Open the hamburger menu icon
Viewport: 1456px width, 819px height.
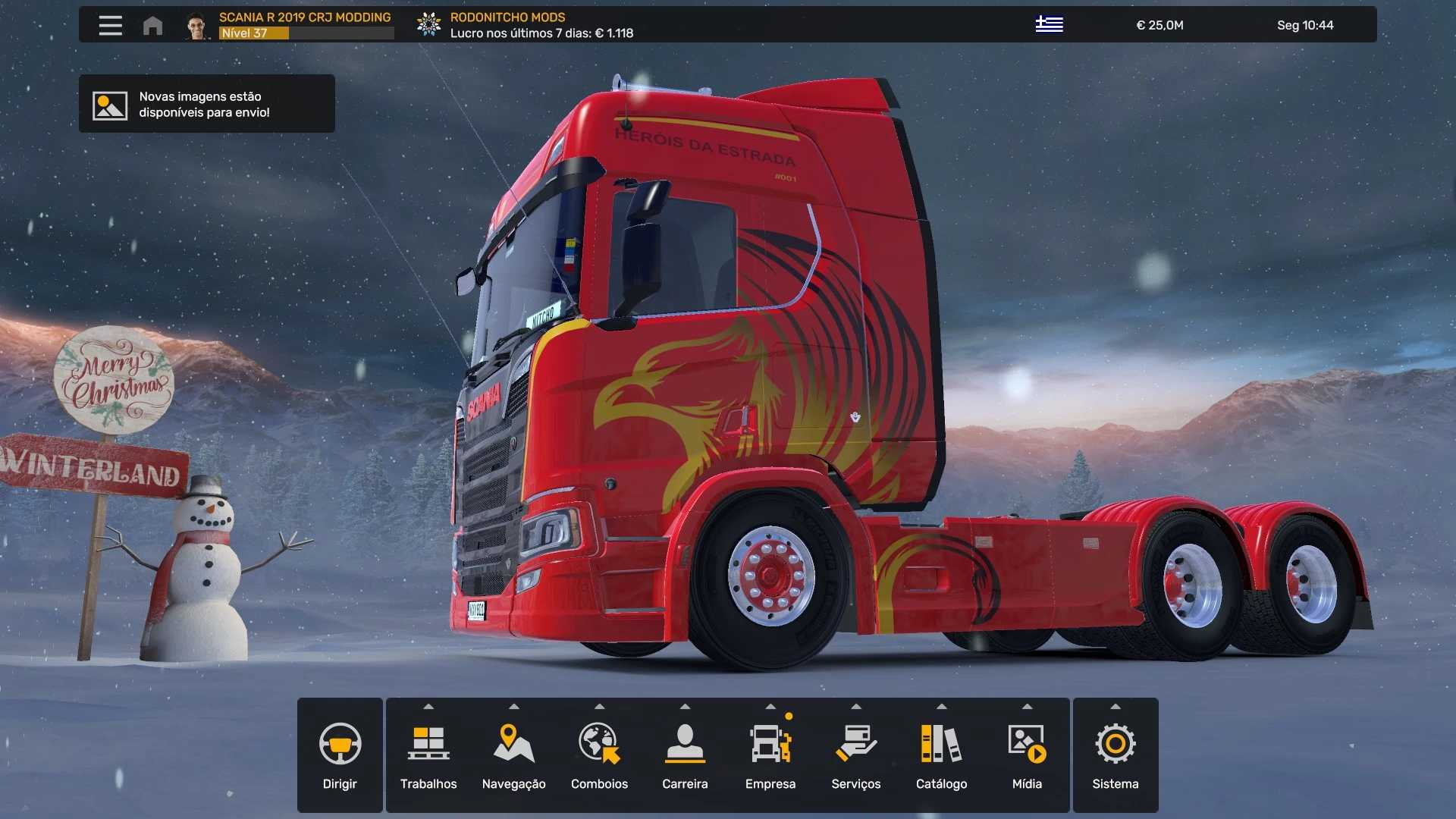[x=110, y=25]
